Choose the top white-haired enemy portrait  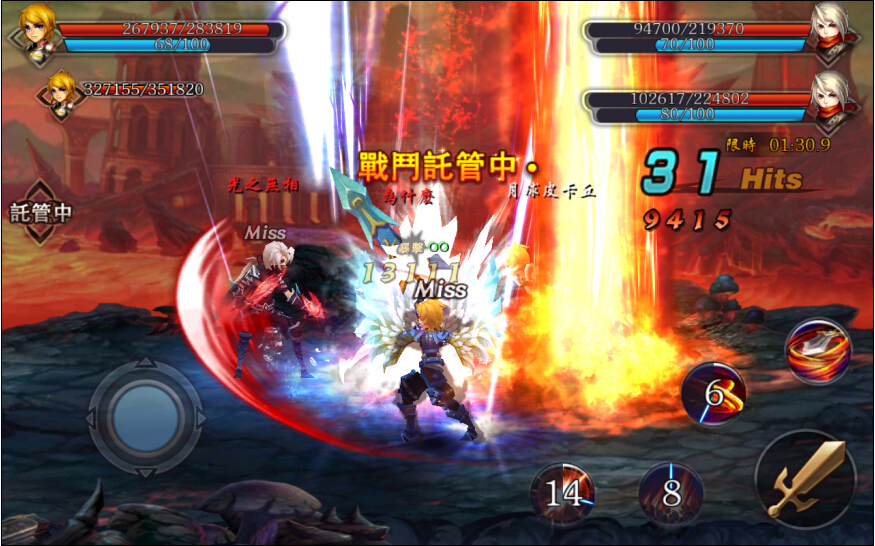(836, 29)
